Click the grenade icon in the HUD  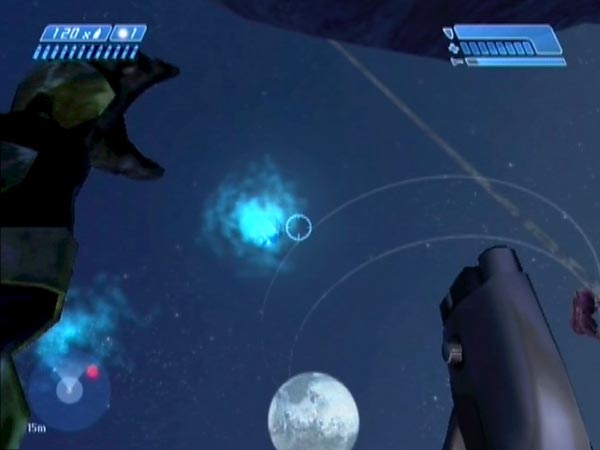tap(125, 33)
